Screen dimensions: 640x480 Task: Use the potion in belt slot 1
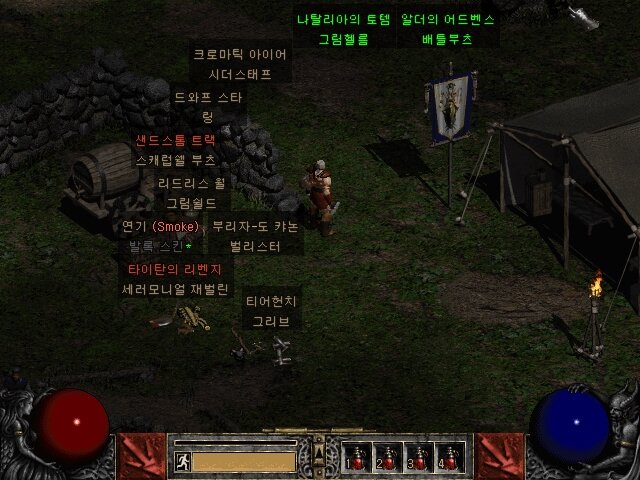click(x=355, y=457)
